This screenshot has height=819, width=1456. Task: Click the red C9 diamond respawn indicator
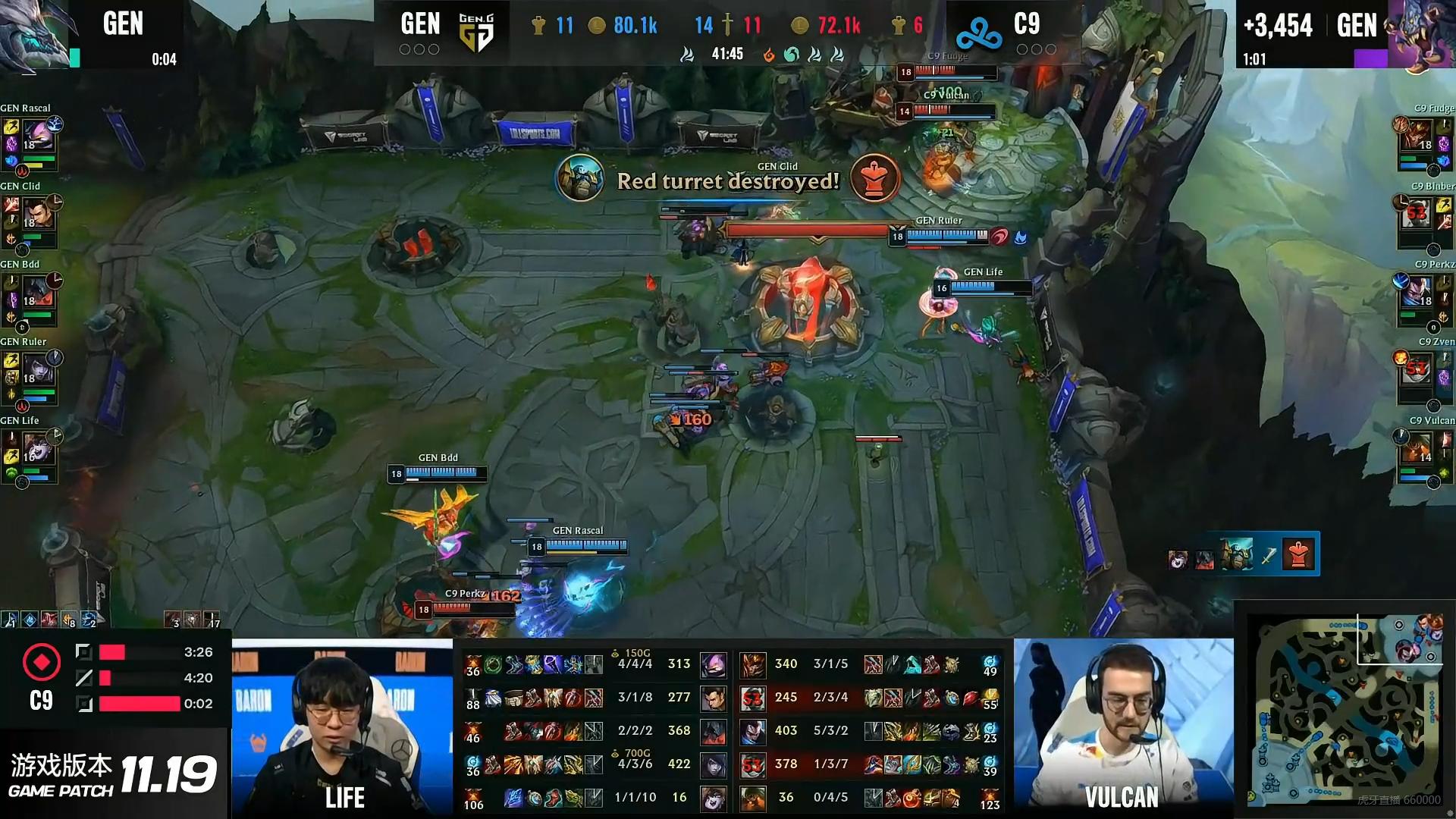point(42,661)
